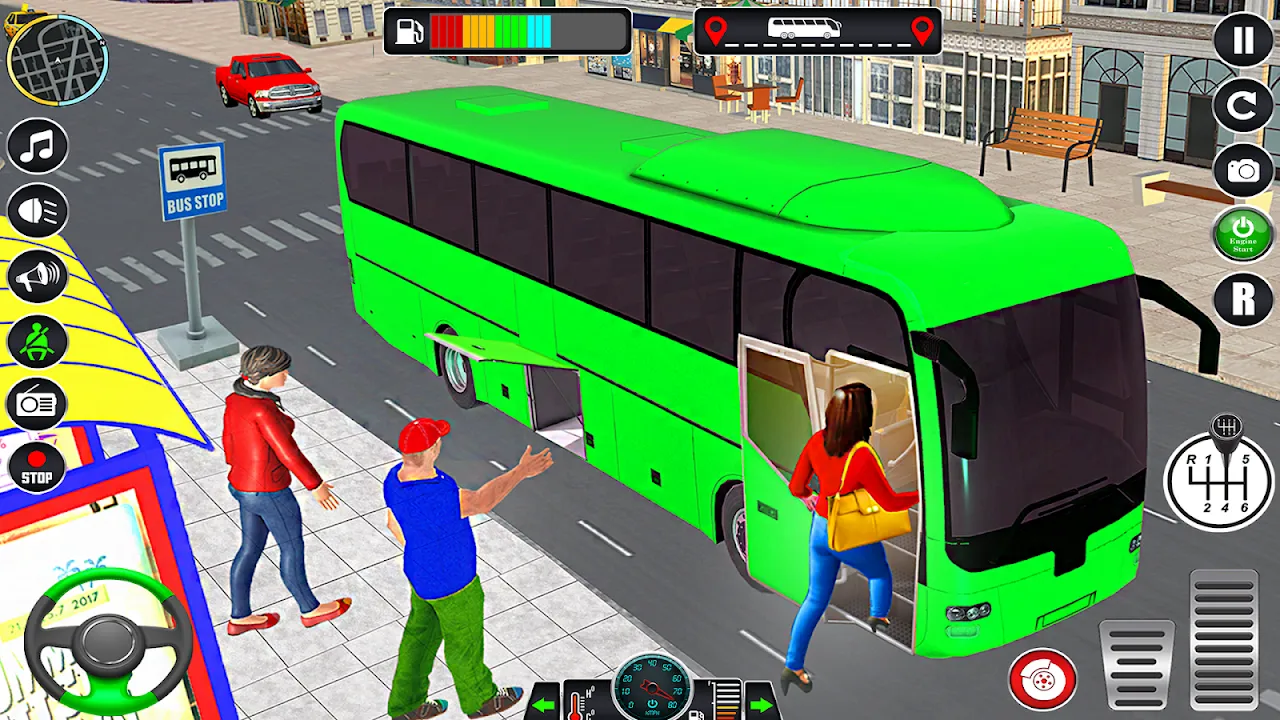Click the round R button

pyautogui.click(x=1243, y=300)
